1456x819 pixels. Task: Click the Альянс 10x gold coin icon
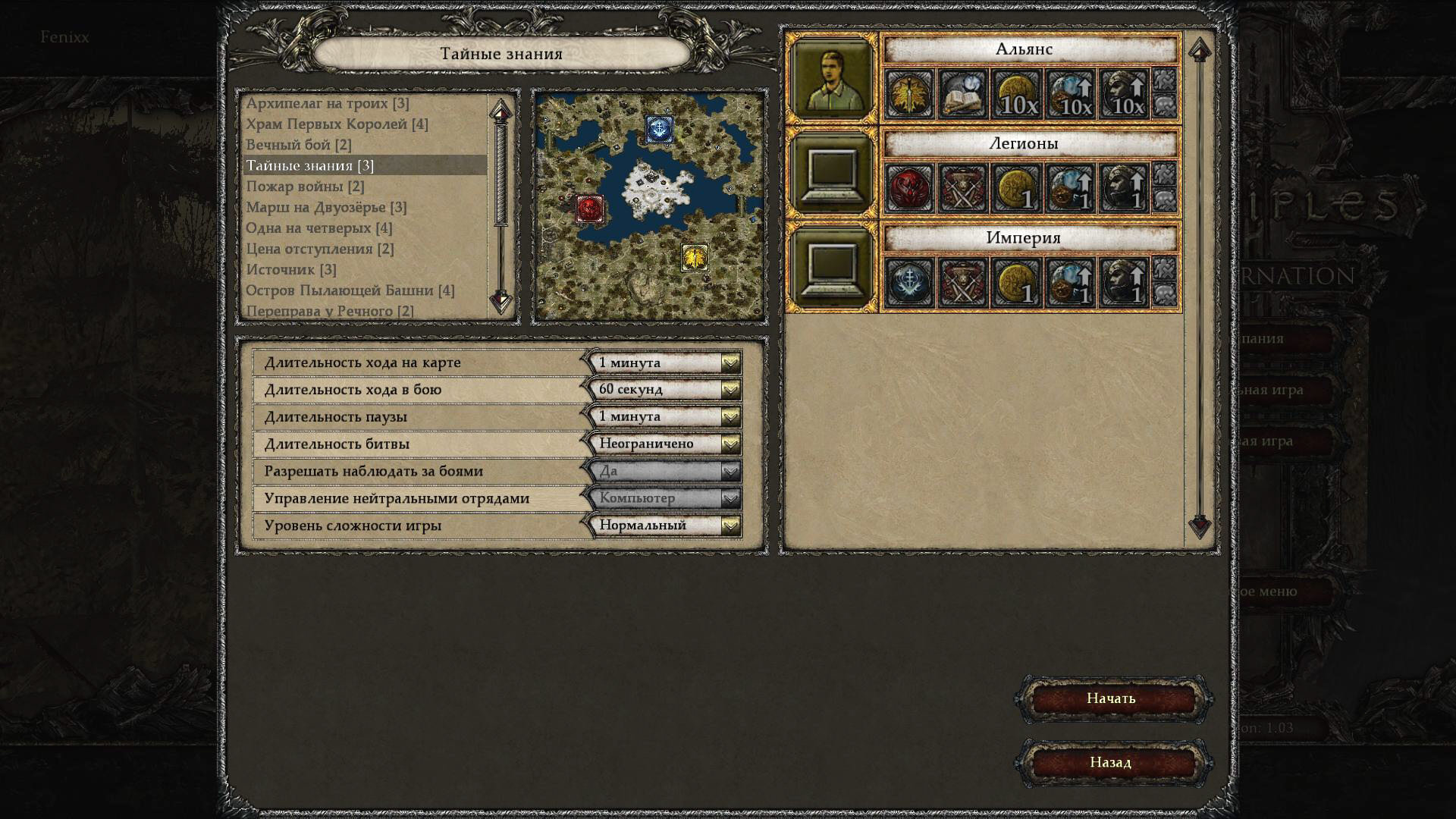coord(1016,95)
